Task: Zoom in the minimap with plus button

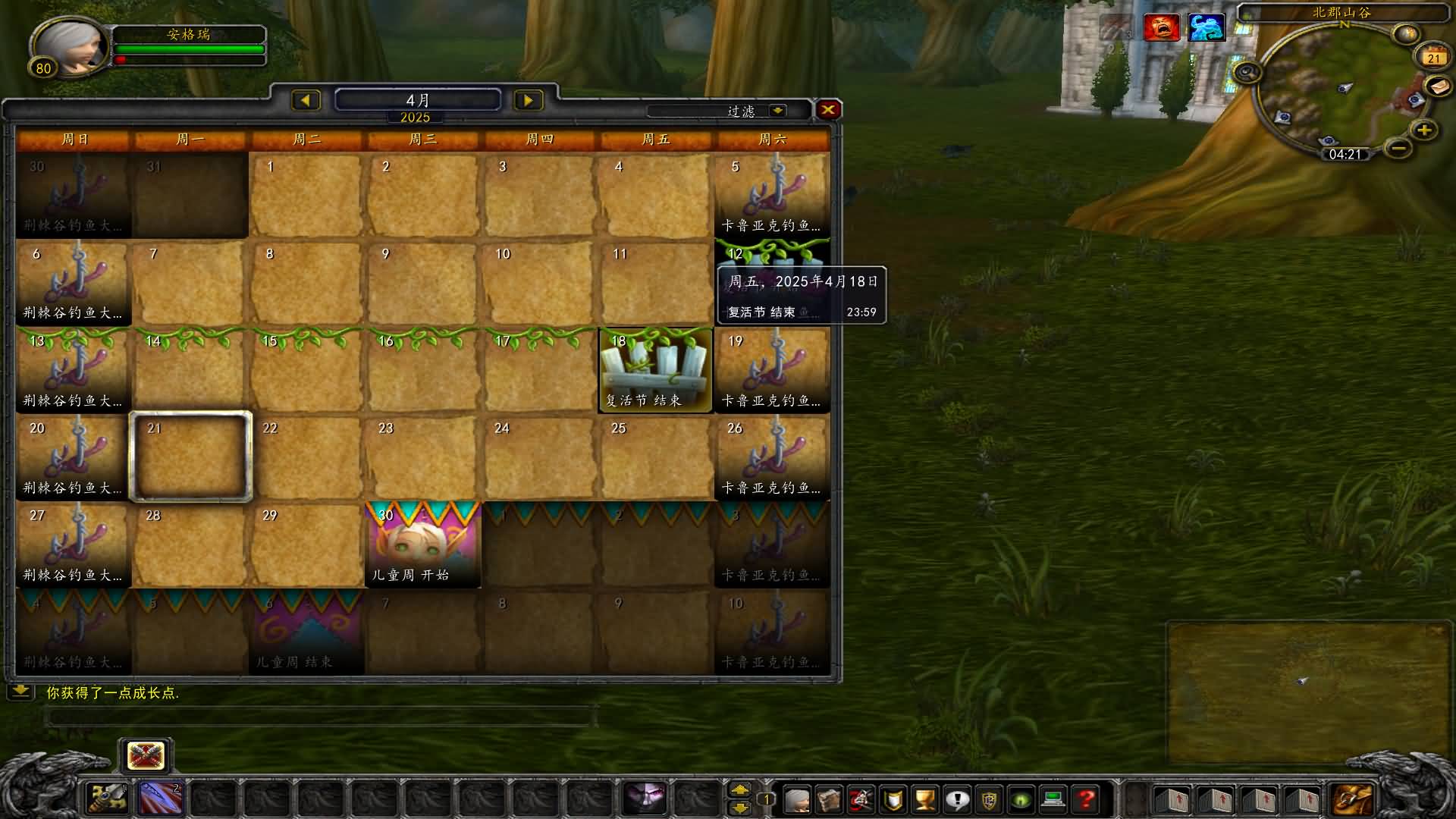Action: click(1423, 130)
